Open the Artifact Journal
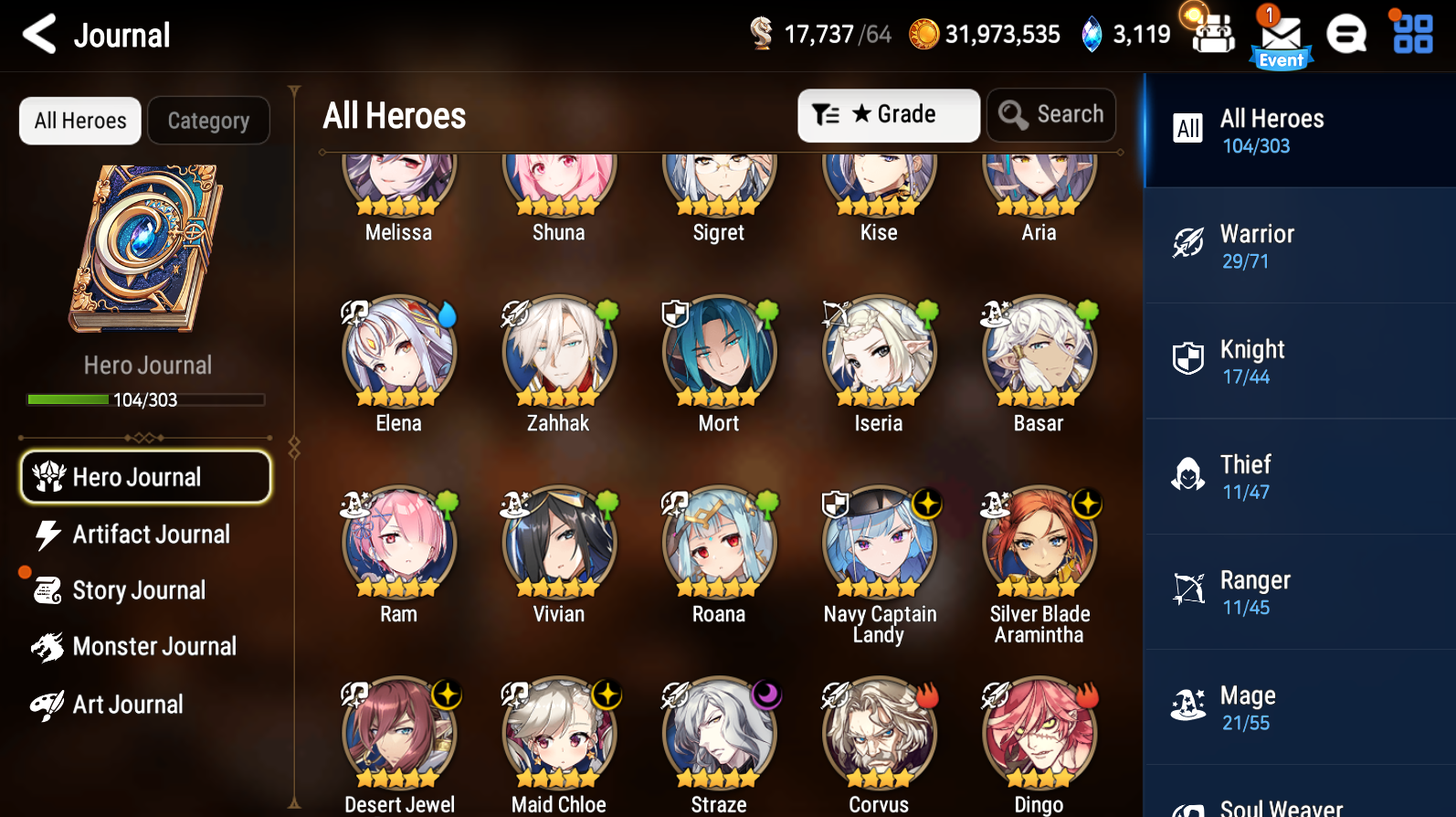The height and width of the screenshot is (817, 1456). click(x=150, y=535)
